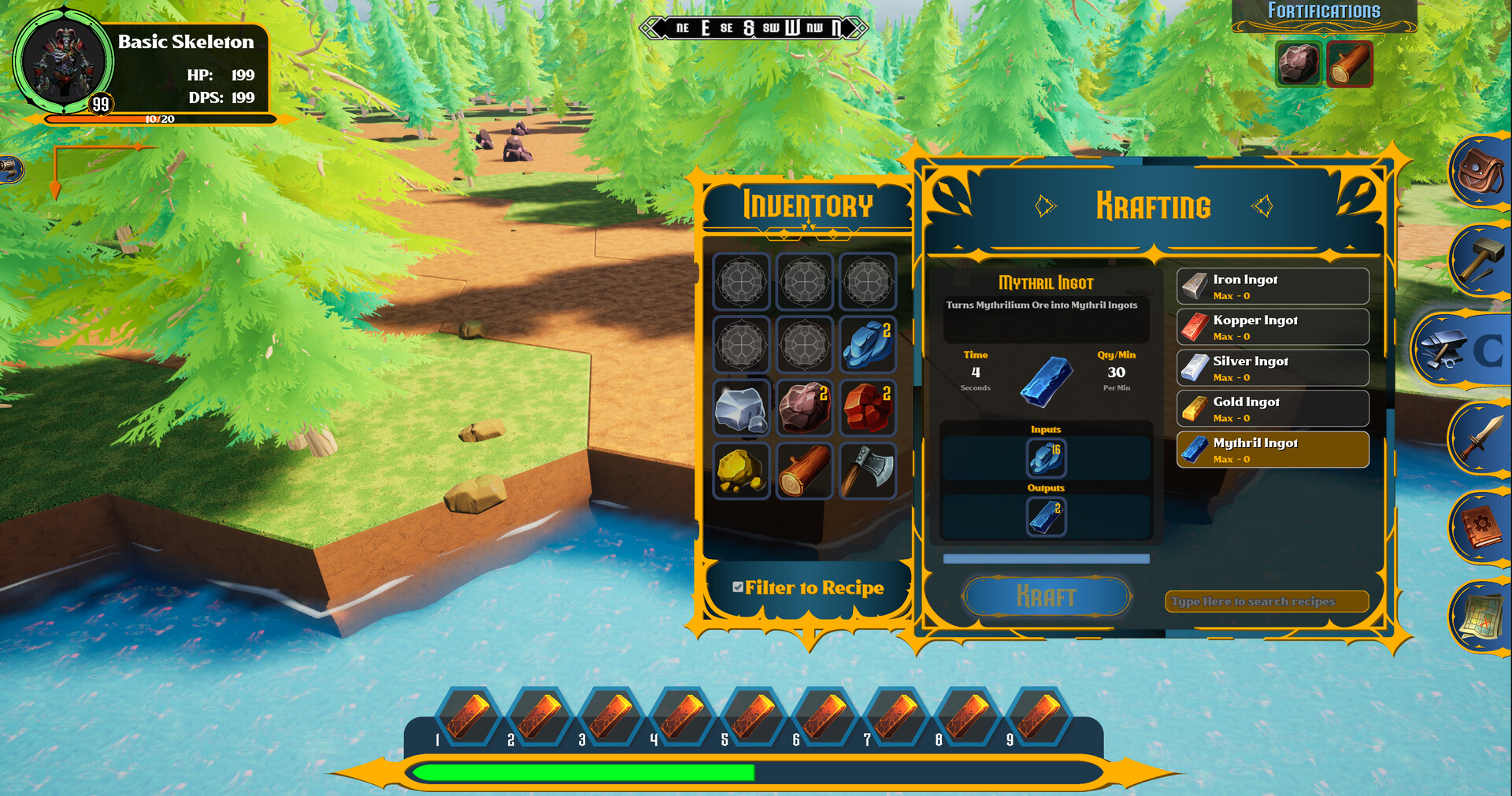Select the Iron Ingot recipe entry
1512x796 pixels.
click(x=1272, y=286)
